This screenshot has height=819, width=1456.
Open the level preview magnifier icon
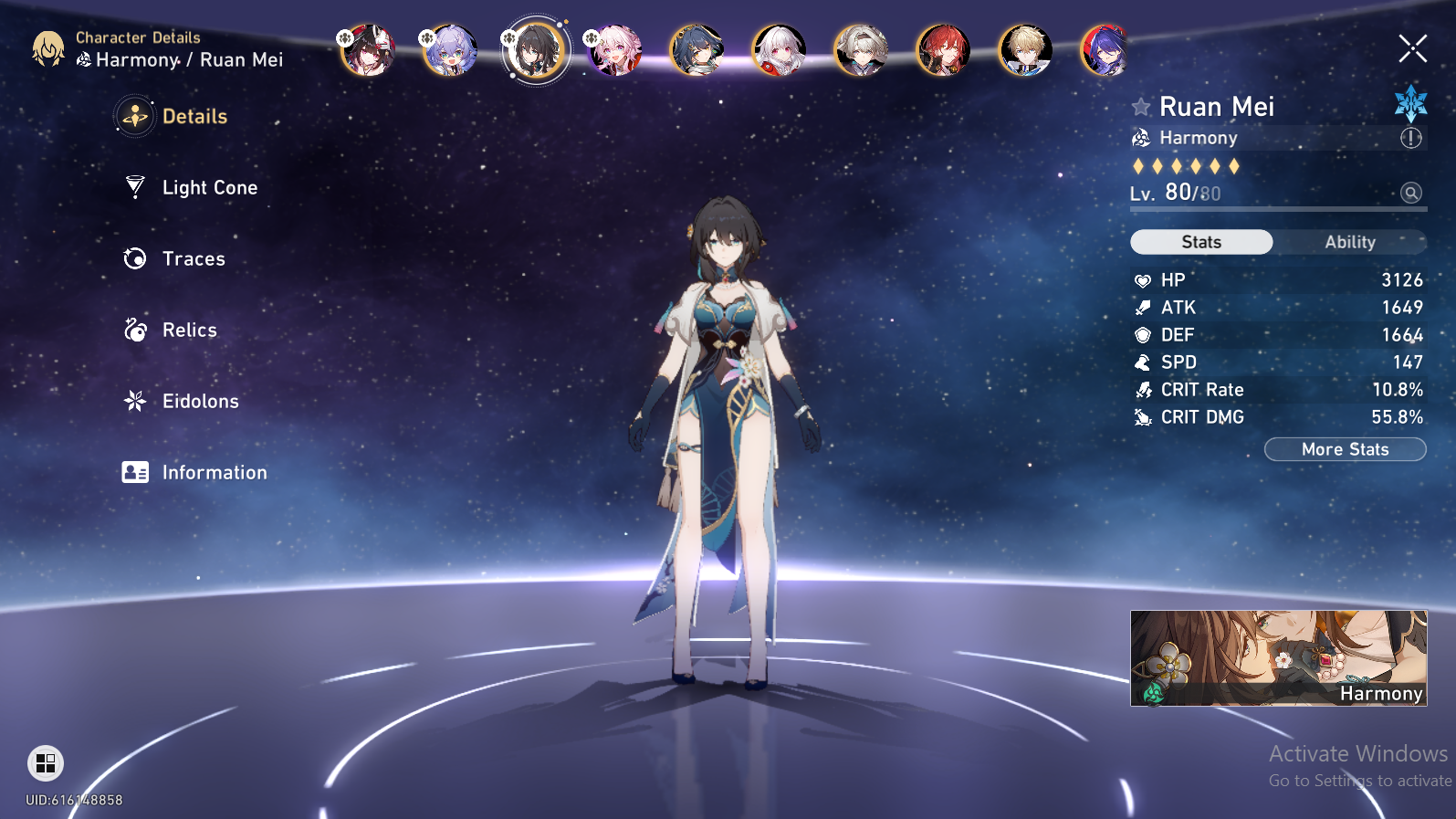click(1410, 193)
